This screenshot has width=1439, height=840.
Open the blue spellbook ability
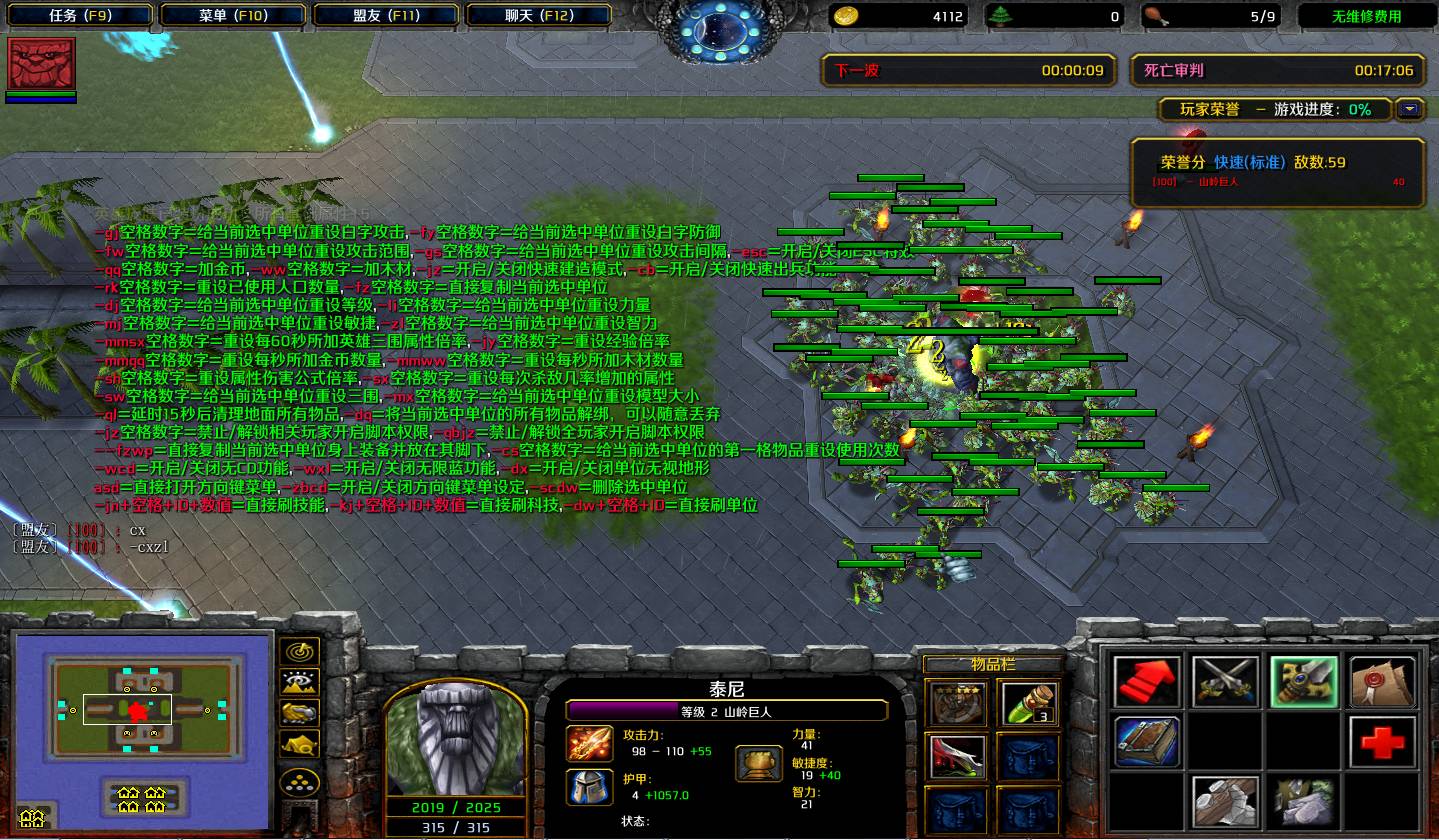1147,741
